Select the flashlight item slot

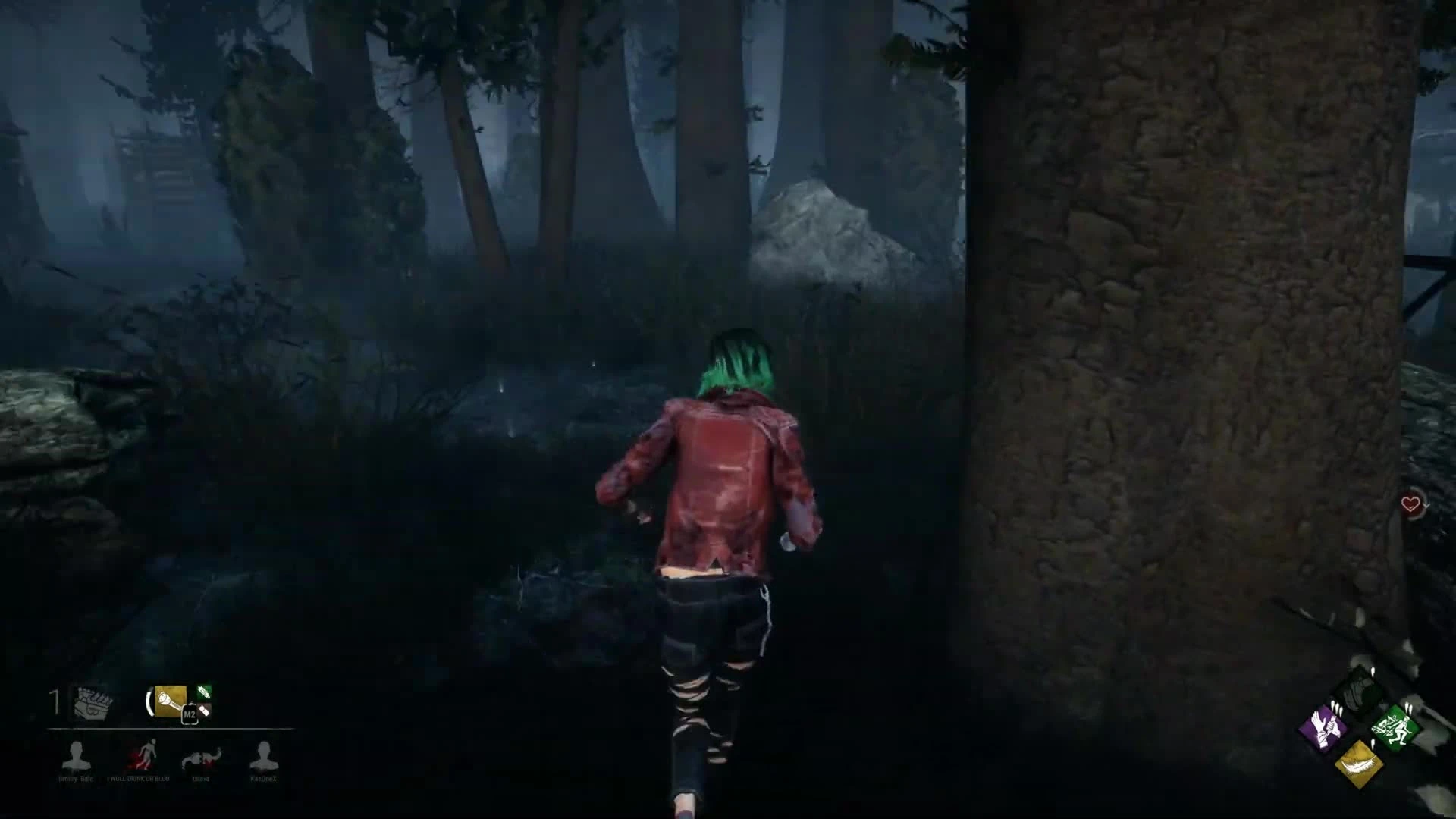pos(171,700)
